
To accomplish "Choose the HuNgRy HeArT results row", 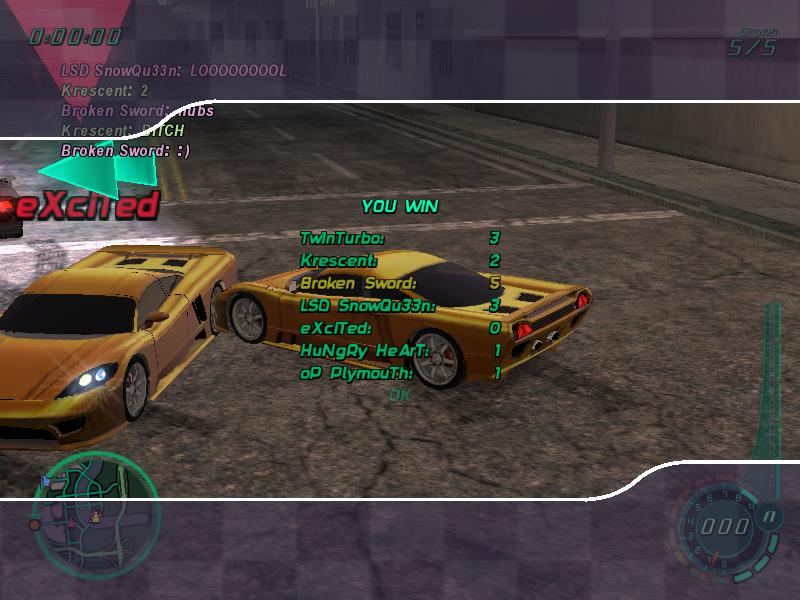I will point(400,350).
